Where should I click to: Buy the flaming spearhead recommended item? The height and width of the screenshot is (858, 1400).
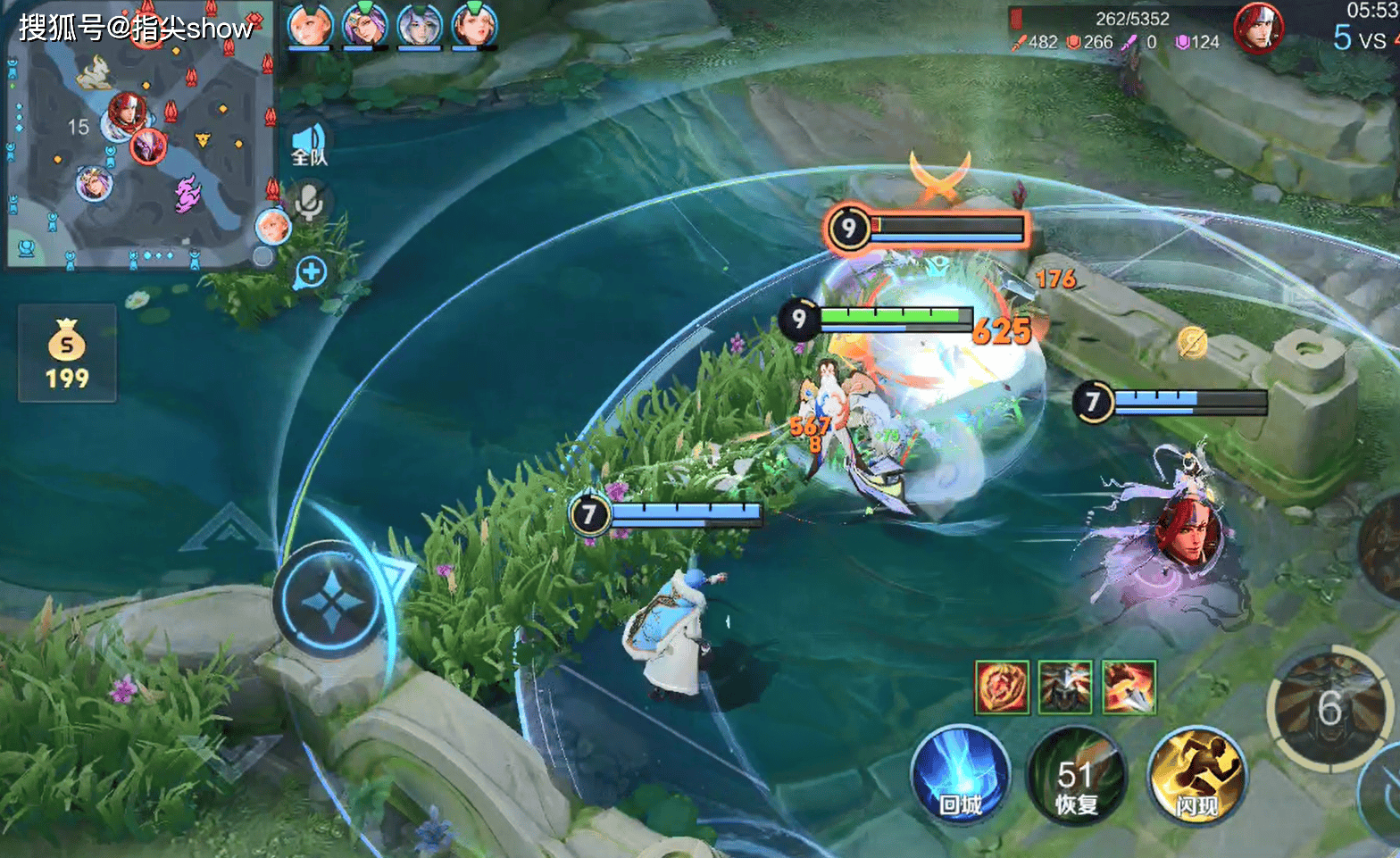coord(1129,687)
